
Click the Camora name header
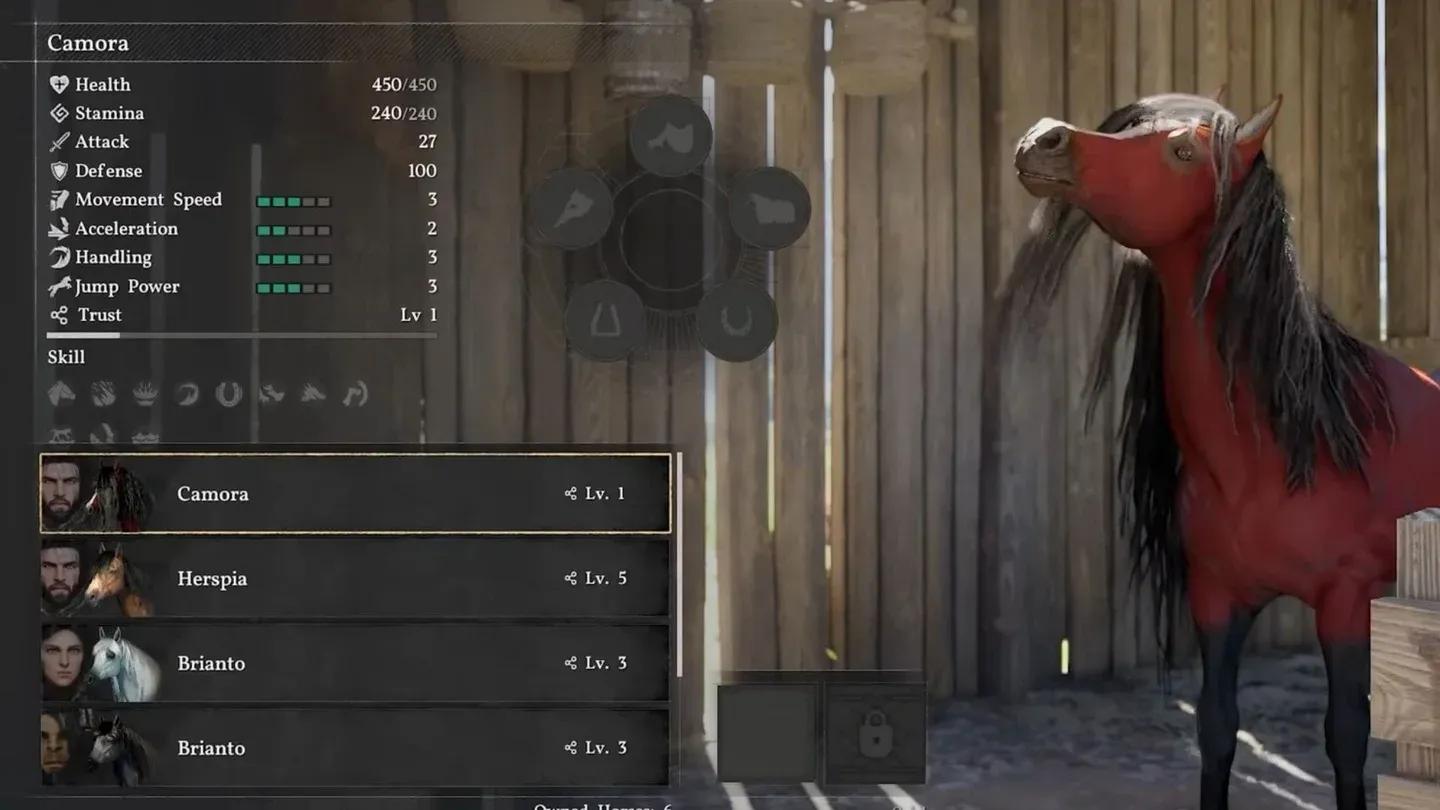pos(88,43)
